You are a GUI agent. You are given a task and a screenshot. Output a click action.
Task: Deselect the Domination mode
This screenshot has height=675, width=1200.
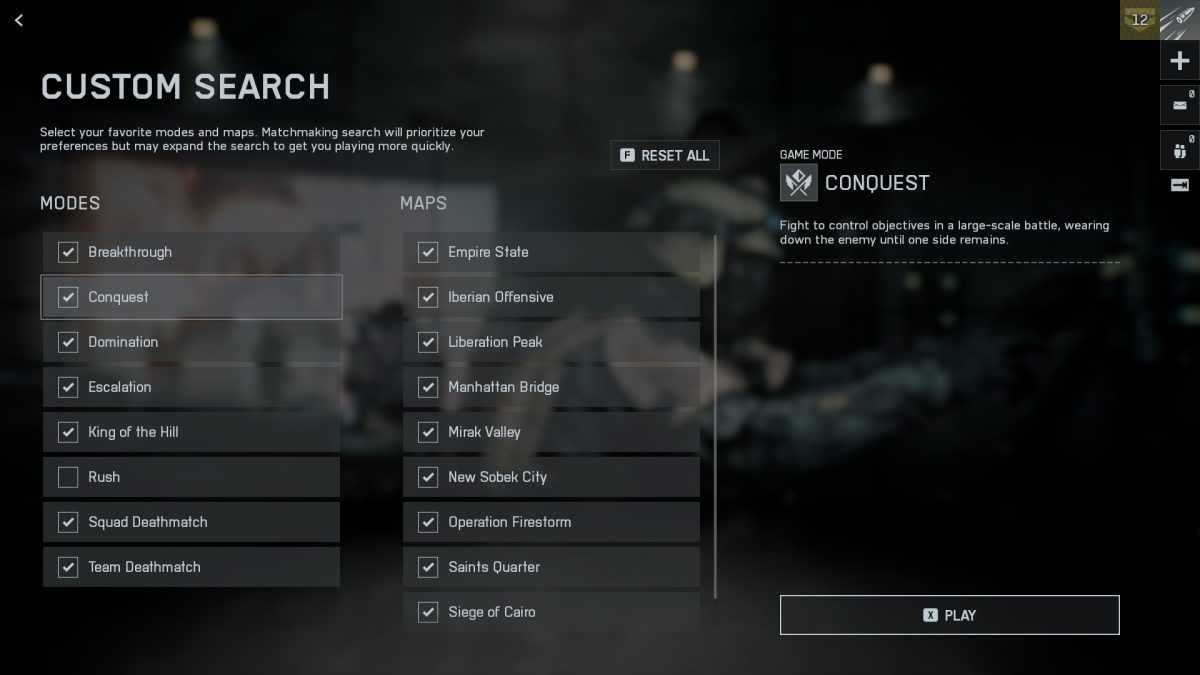click(68, 342)
